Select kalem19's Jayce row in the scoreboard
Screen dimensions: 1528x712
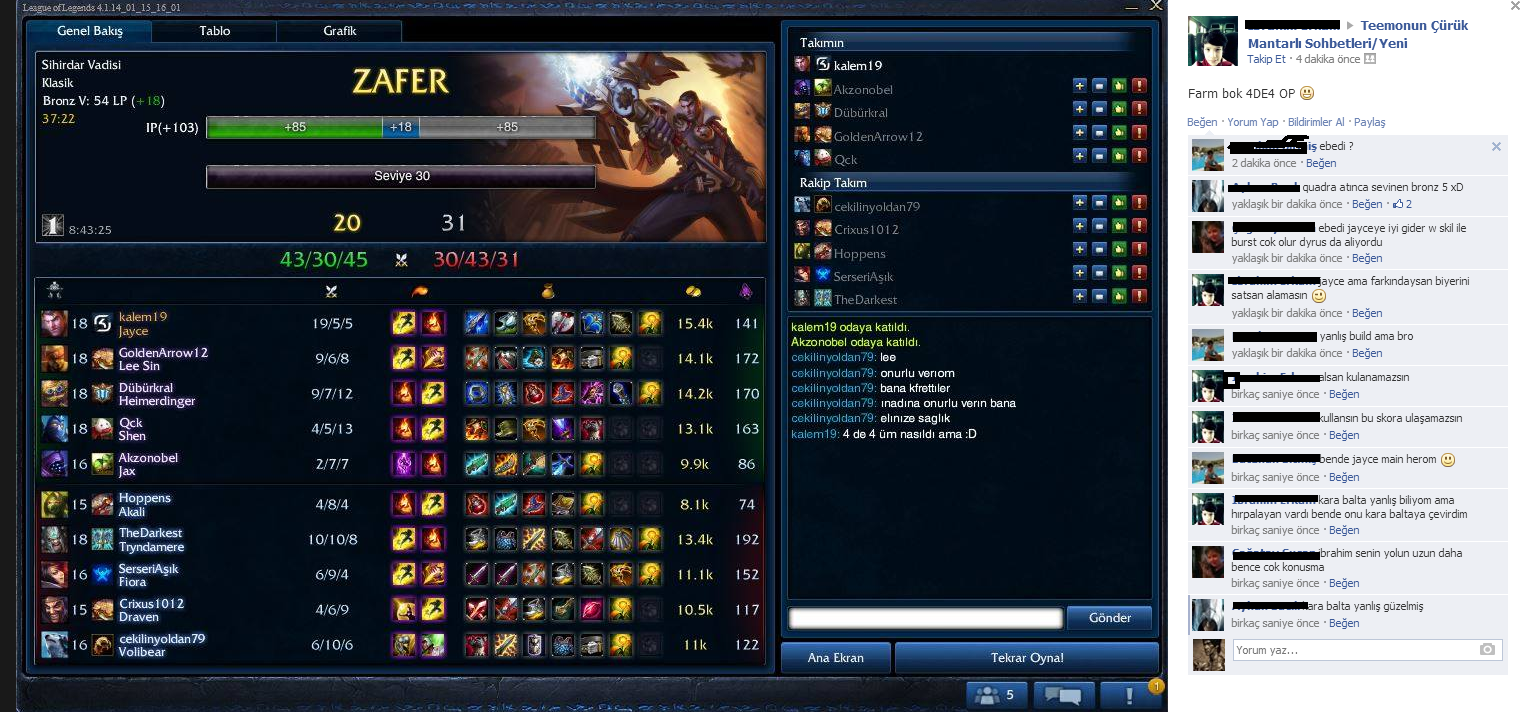400,323
